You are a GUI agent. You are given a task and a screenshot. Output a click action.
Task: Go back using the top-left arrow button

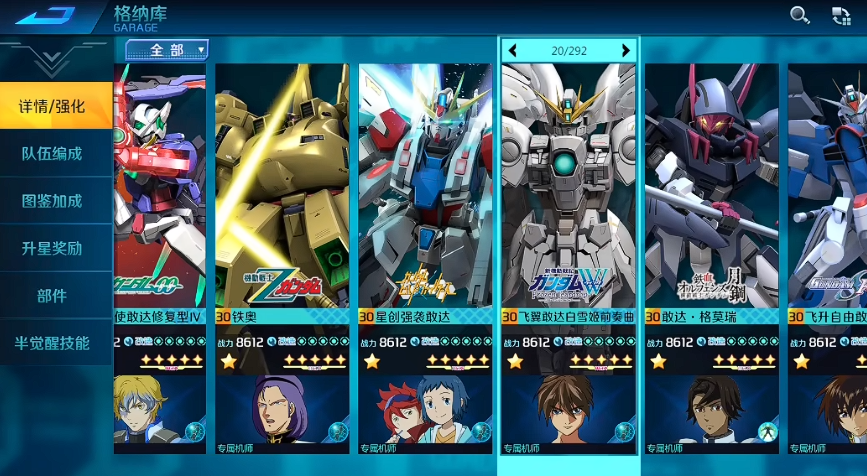(46, 16)
